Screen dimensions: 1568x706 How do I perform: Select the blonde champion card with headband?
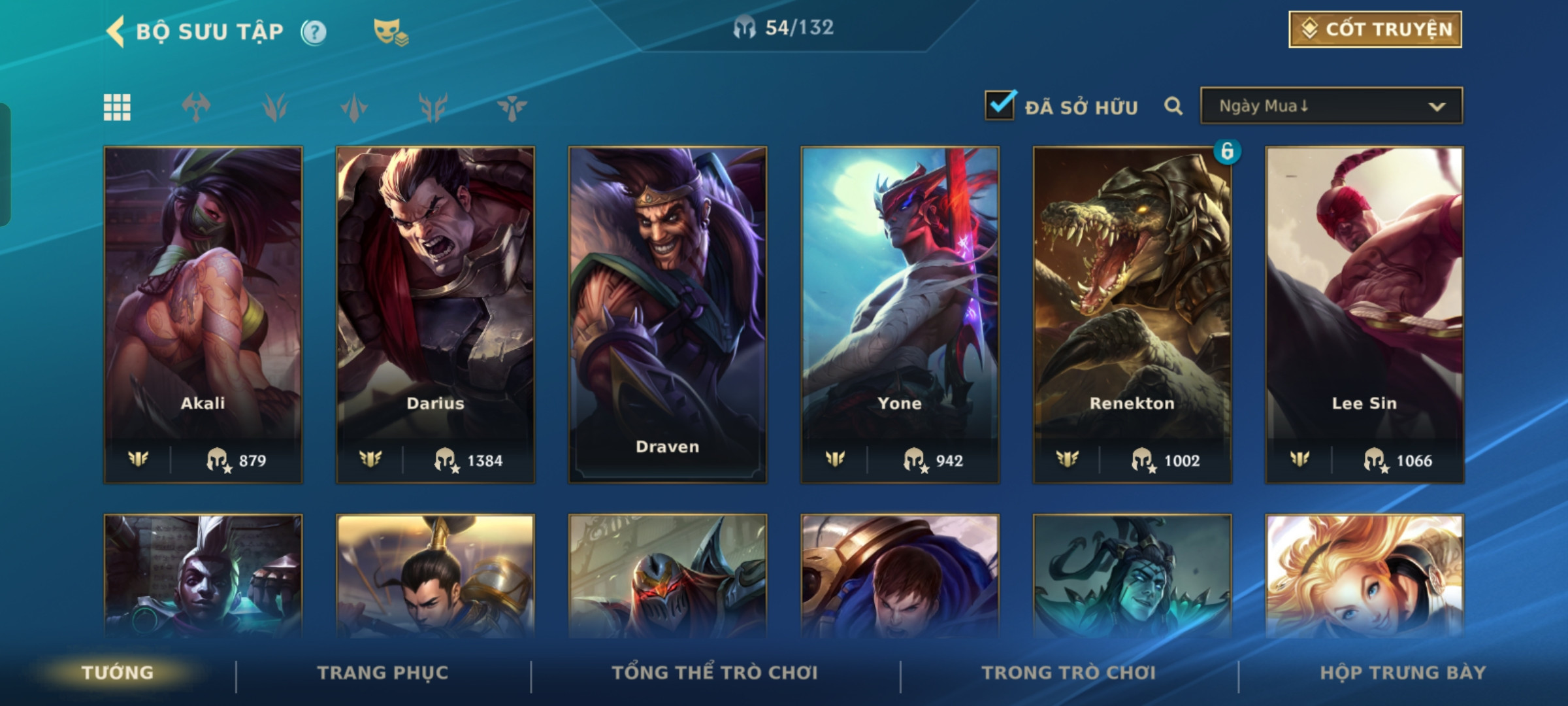pos(1364,577)
